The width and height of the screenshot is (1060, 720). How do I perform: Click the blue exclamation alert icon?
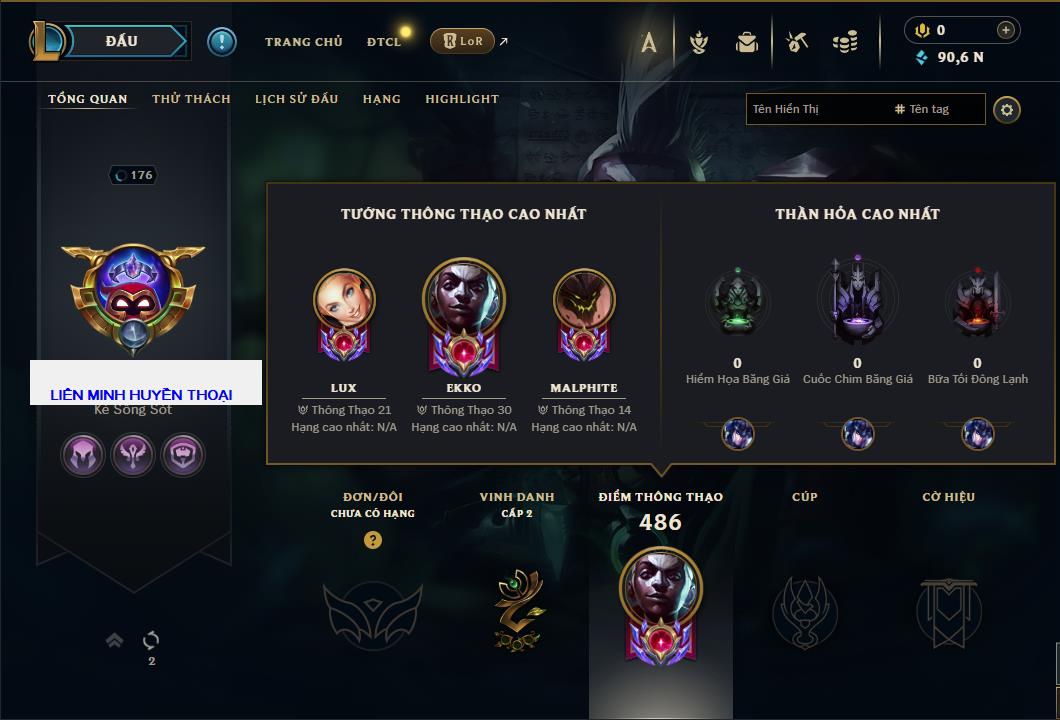coord(222,41)
